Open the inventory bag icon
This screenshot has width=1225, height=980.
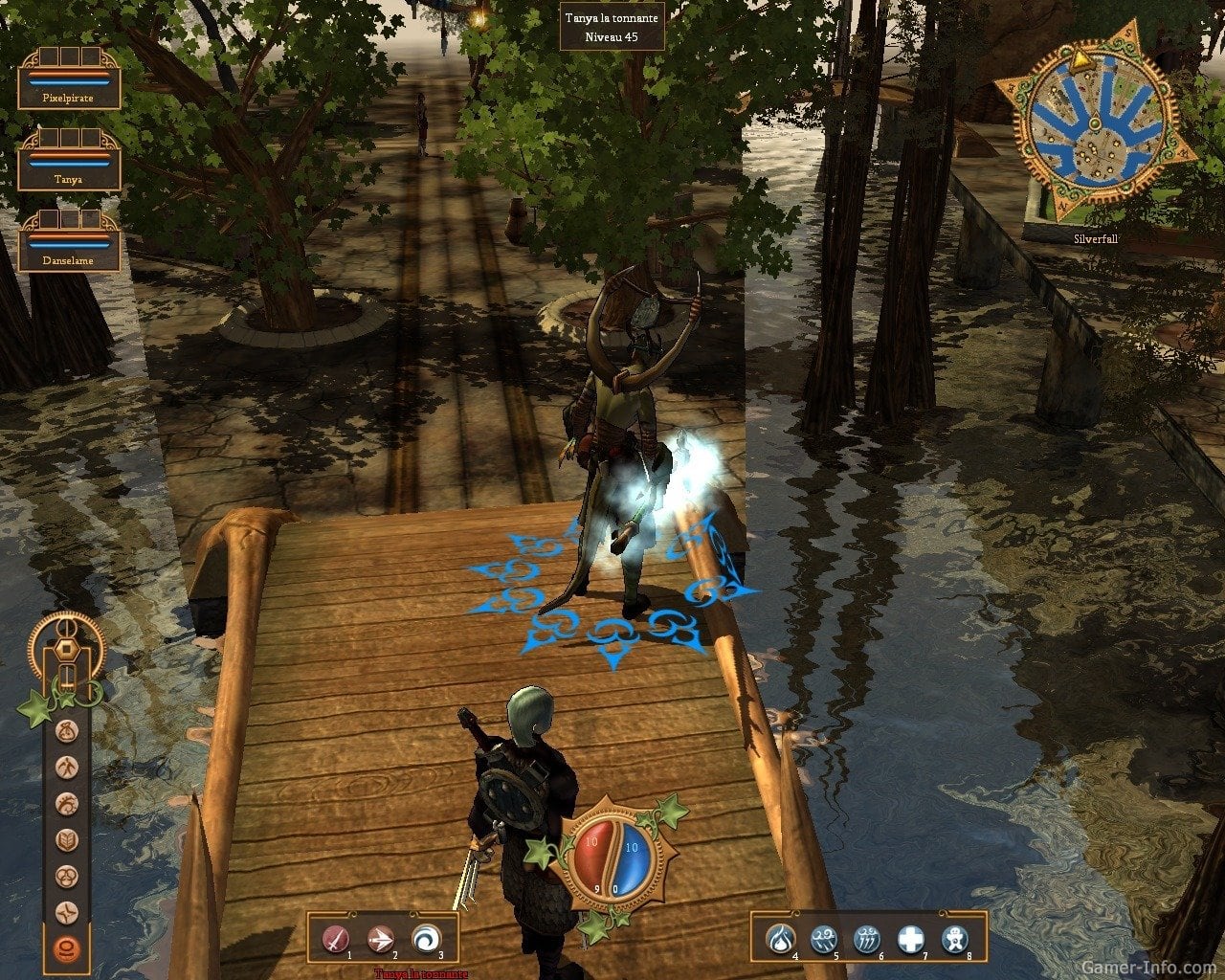[x=67, y=733]
